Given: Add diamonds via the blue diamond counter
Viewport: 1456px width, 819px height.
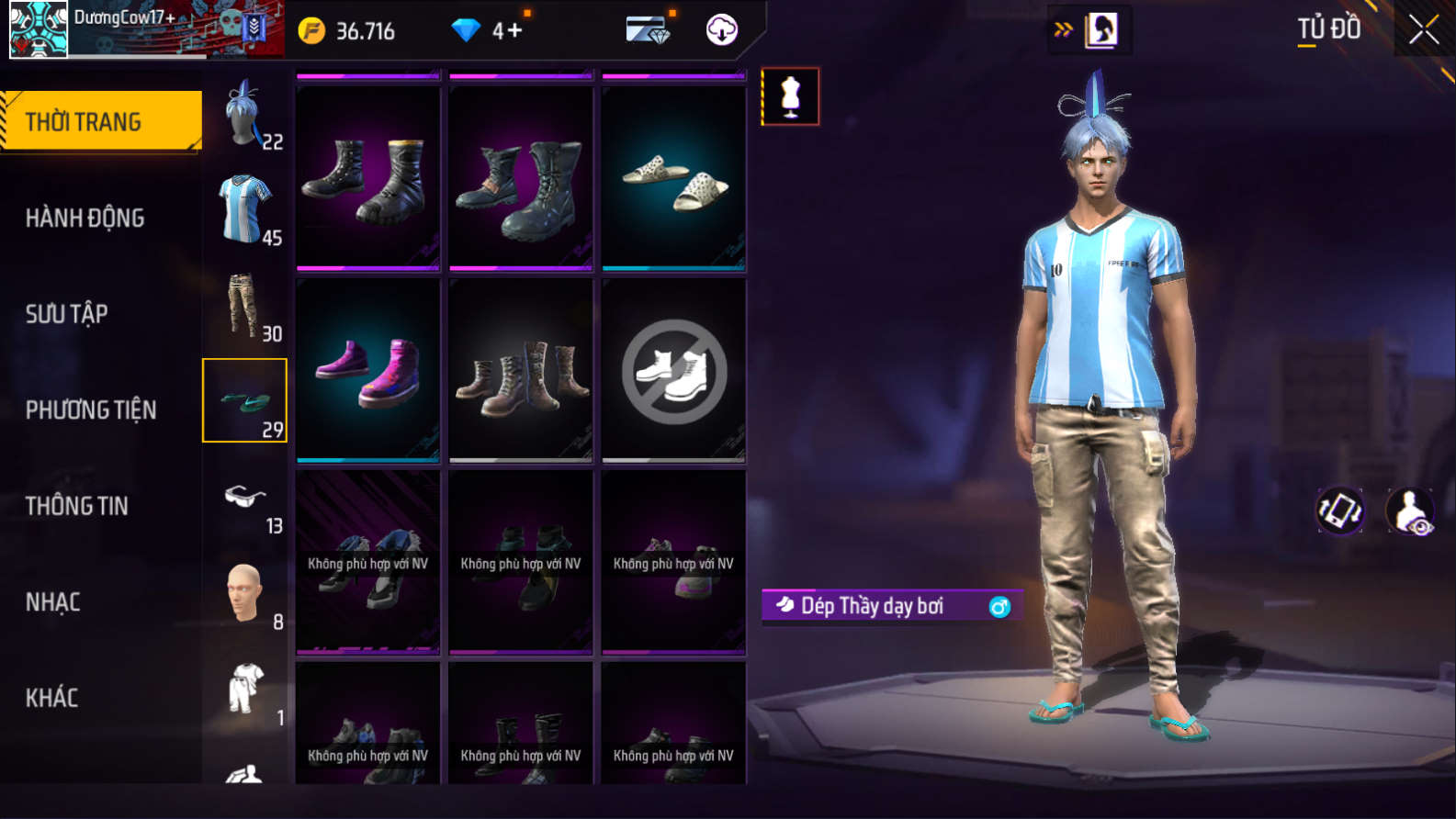Looking at the screenshot, I should coord(487,31).
